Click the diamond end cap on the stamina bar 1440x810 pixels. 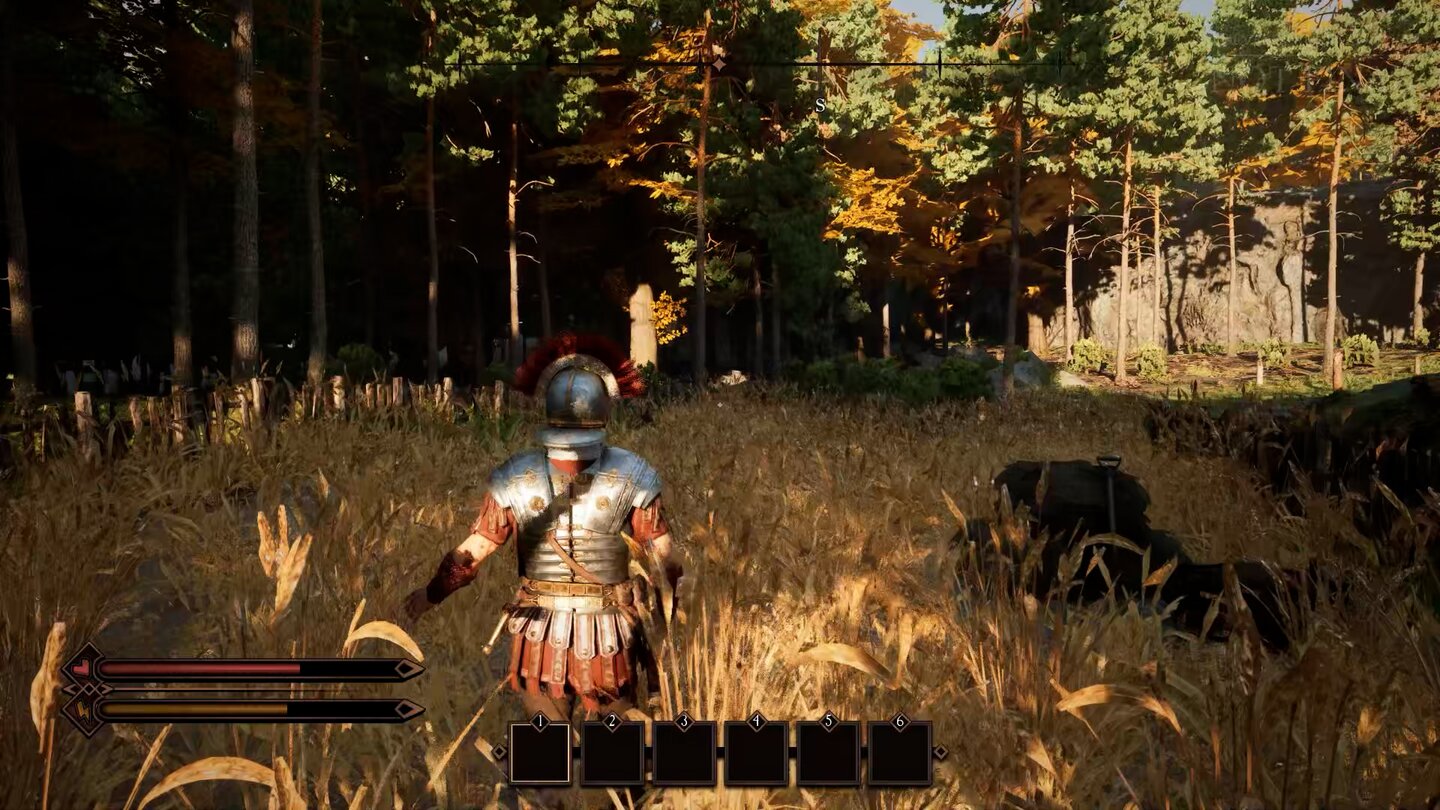408,708
